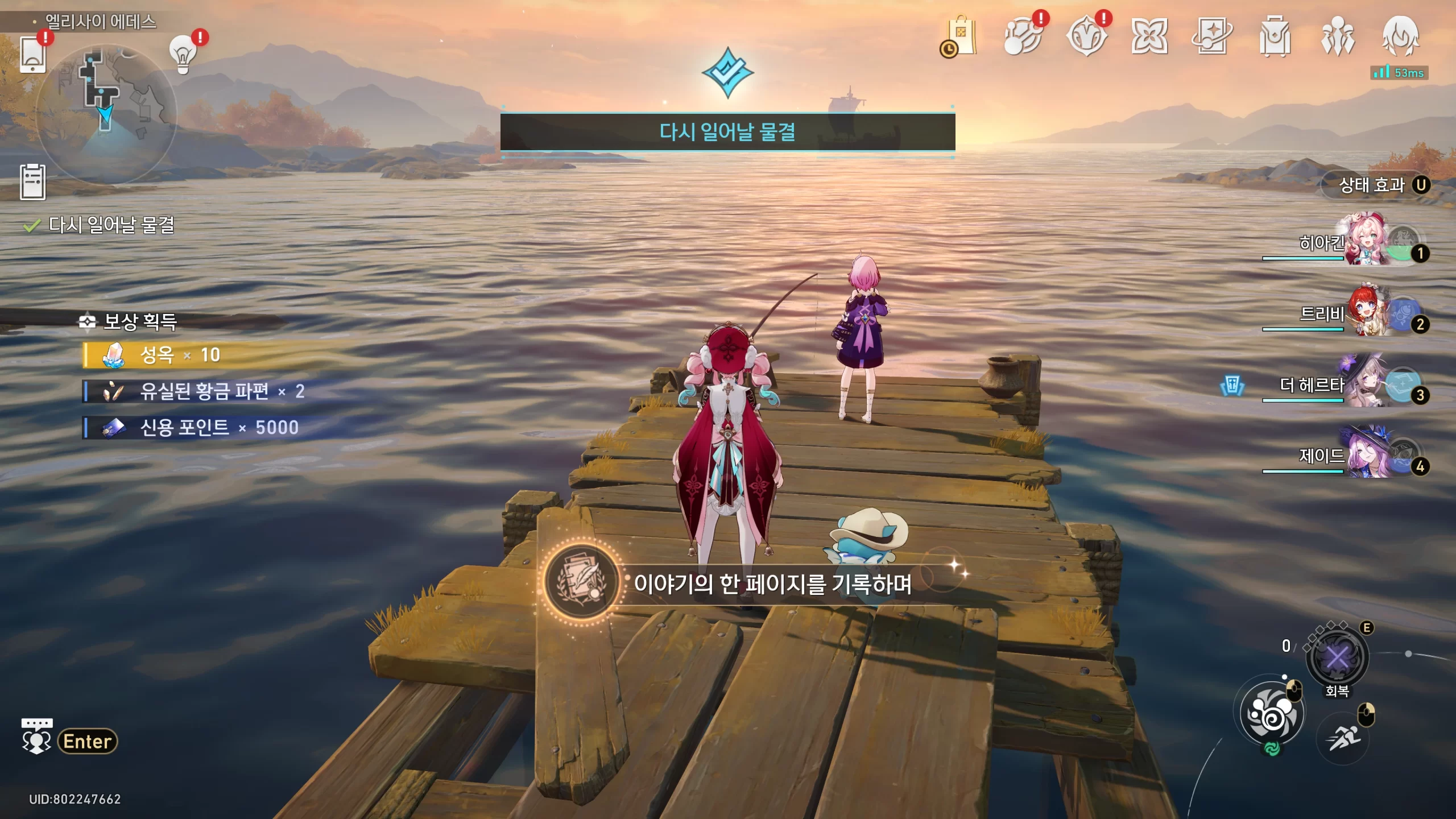The image size is (1456, 819).
Task: Switch to party member 제이드
Action: pos(1365,455)
